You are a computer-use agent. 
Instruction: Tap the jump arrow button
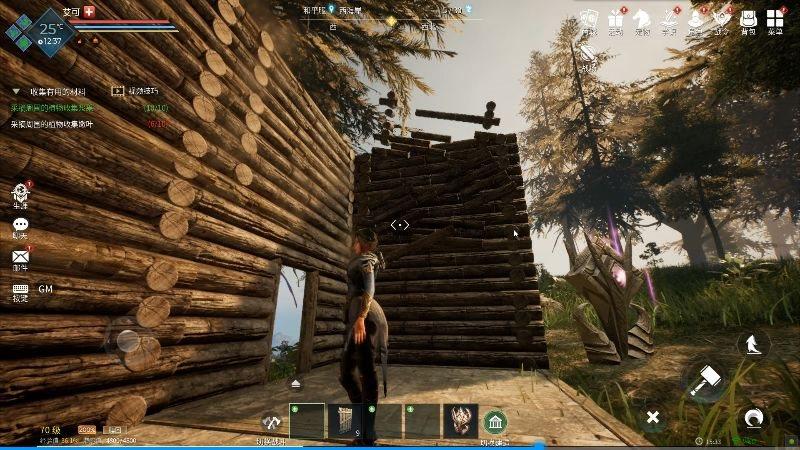pyautogui.click(x=751, y=344)
